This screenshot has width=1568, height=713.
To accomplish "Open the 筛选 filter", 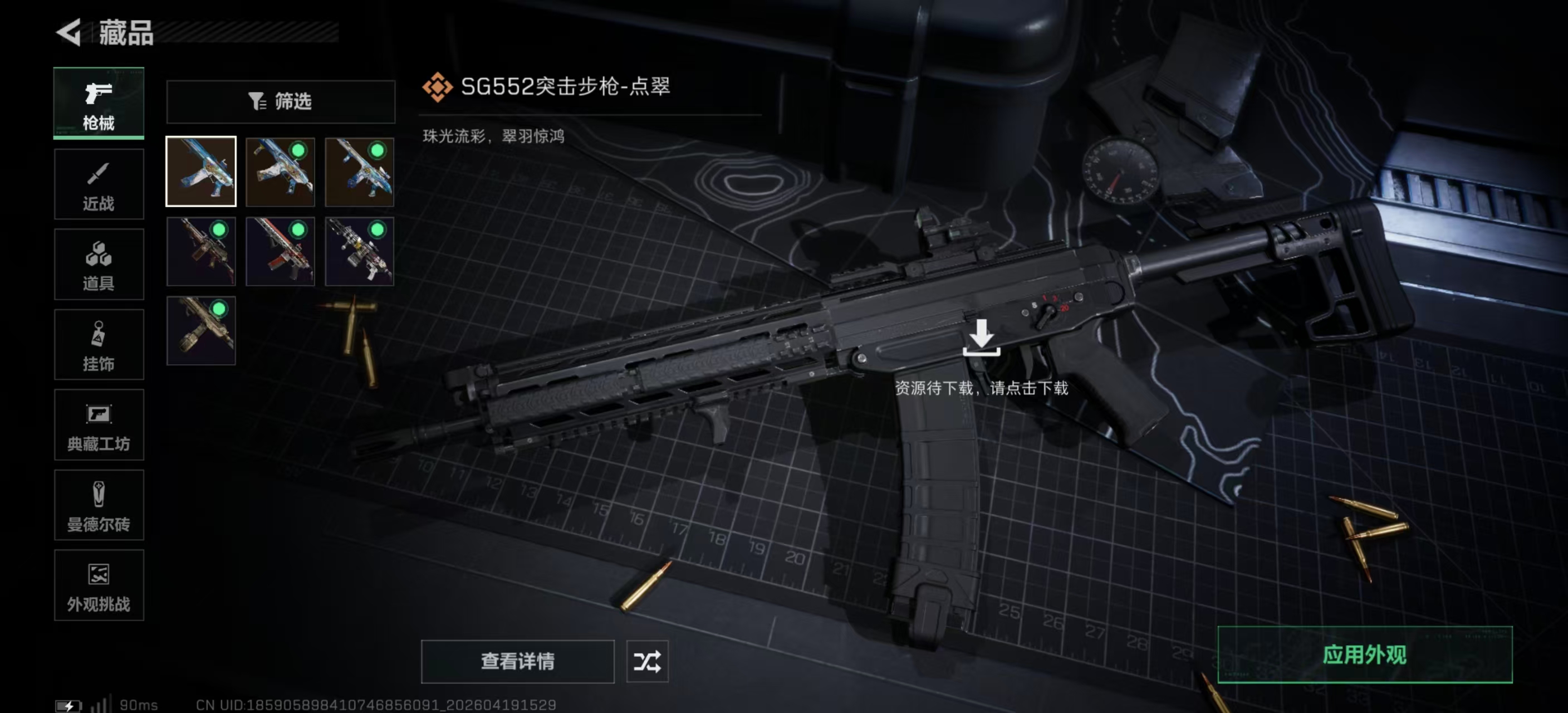I will [x=281, y=101].
